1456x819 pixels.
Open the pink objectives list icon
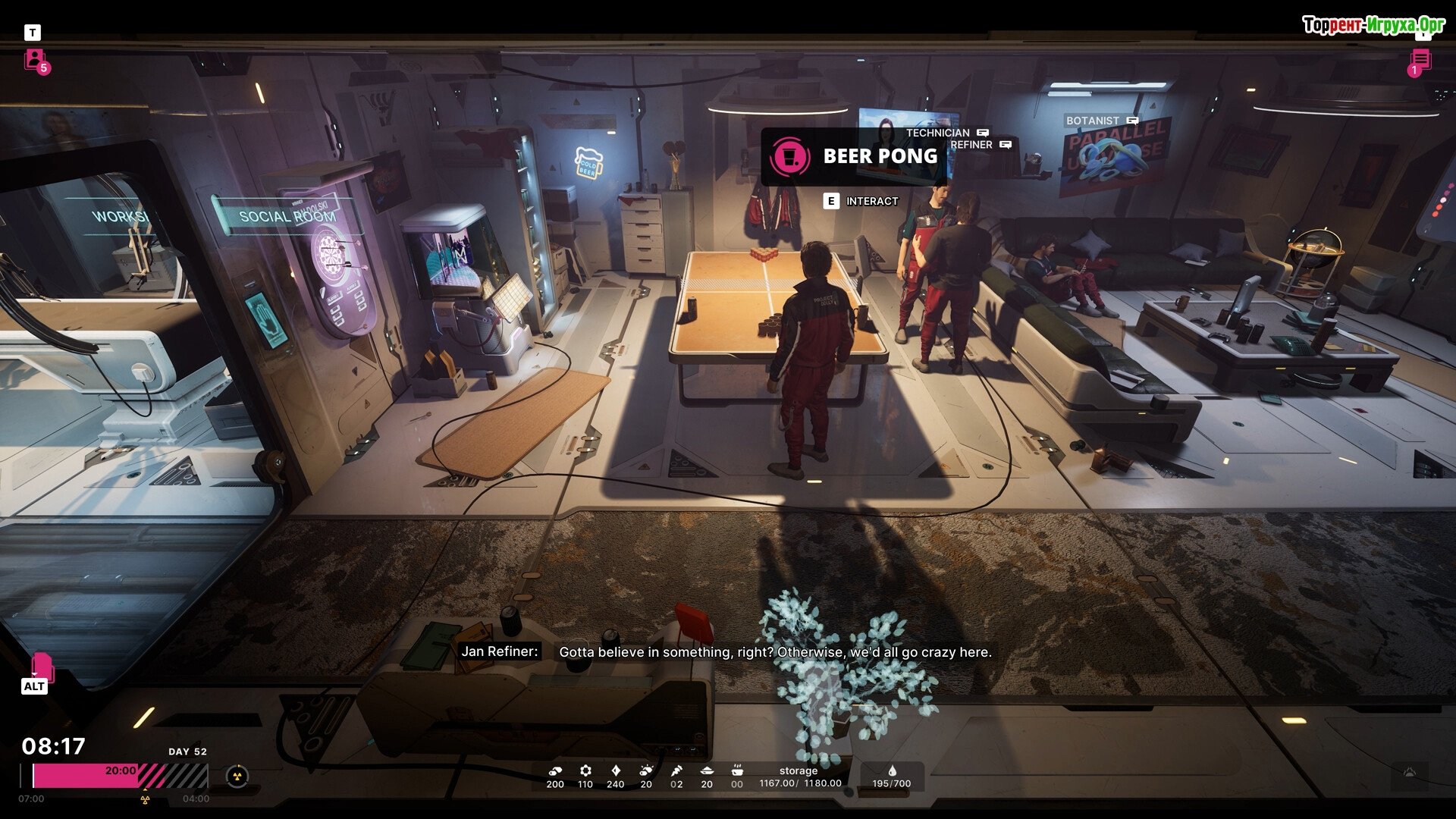point(1420,60)
